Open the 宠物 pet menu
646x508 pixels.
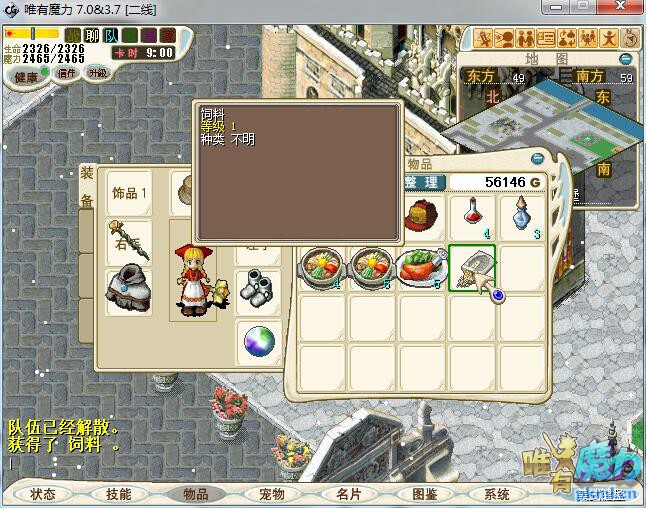point(271,494)
